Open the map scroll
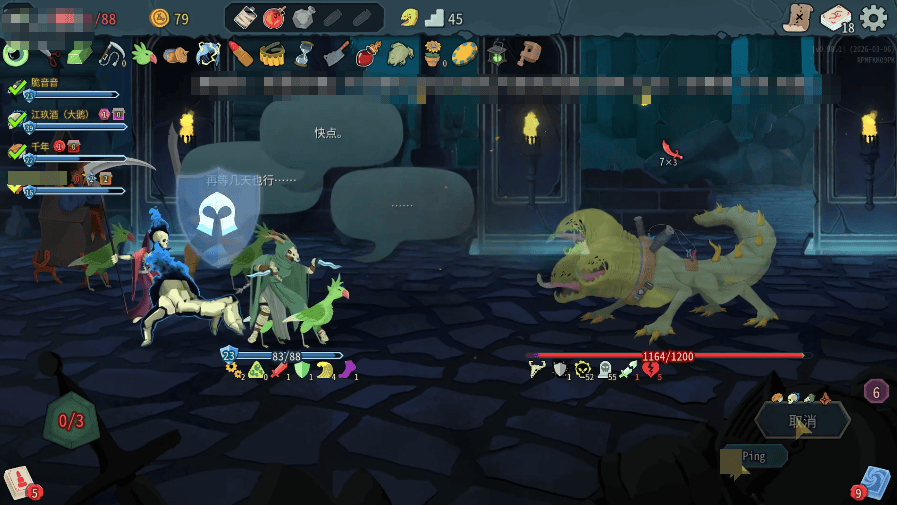The width and height of the screenshot is (897, 505). coord(798,17)
